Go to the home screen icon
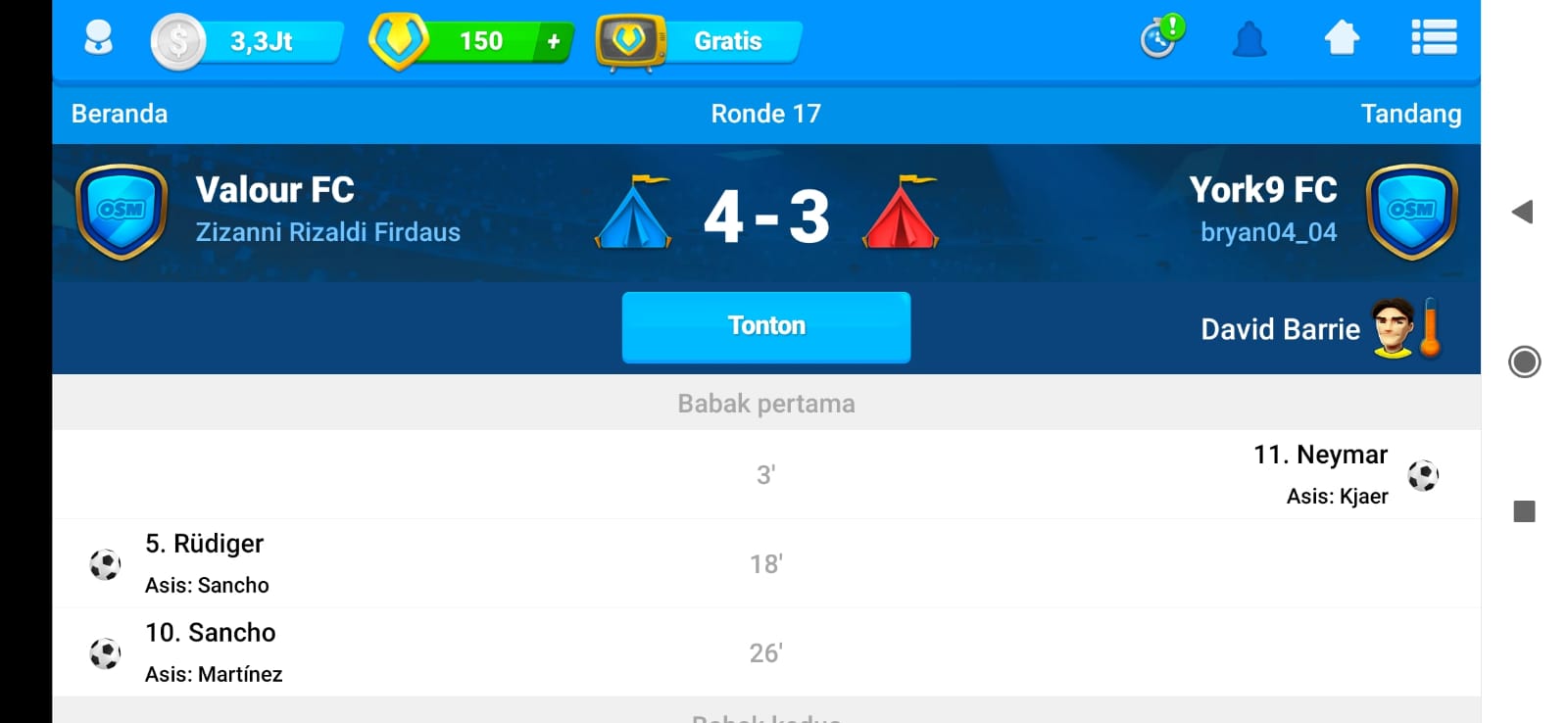 click(1342, 39)
